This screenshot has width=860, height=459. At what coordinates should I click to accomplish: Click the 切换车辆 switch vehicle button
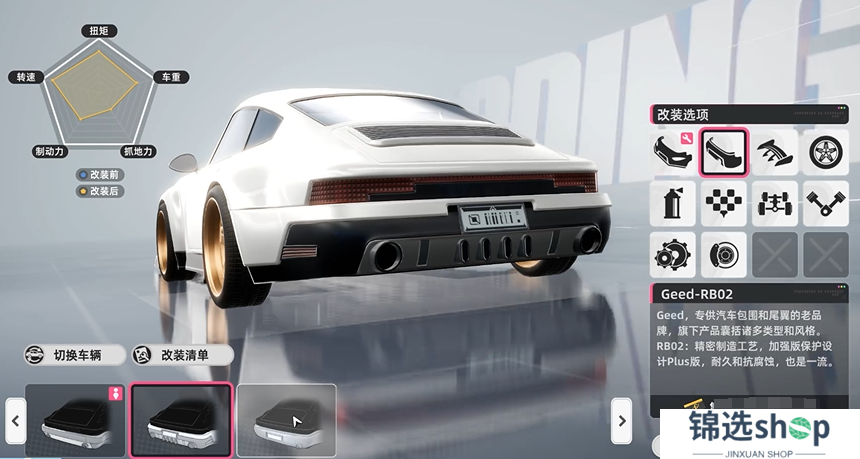pyautogui.click(x=75, y=355)
